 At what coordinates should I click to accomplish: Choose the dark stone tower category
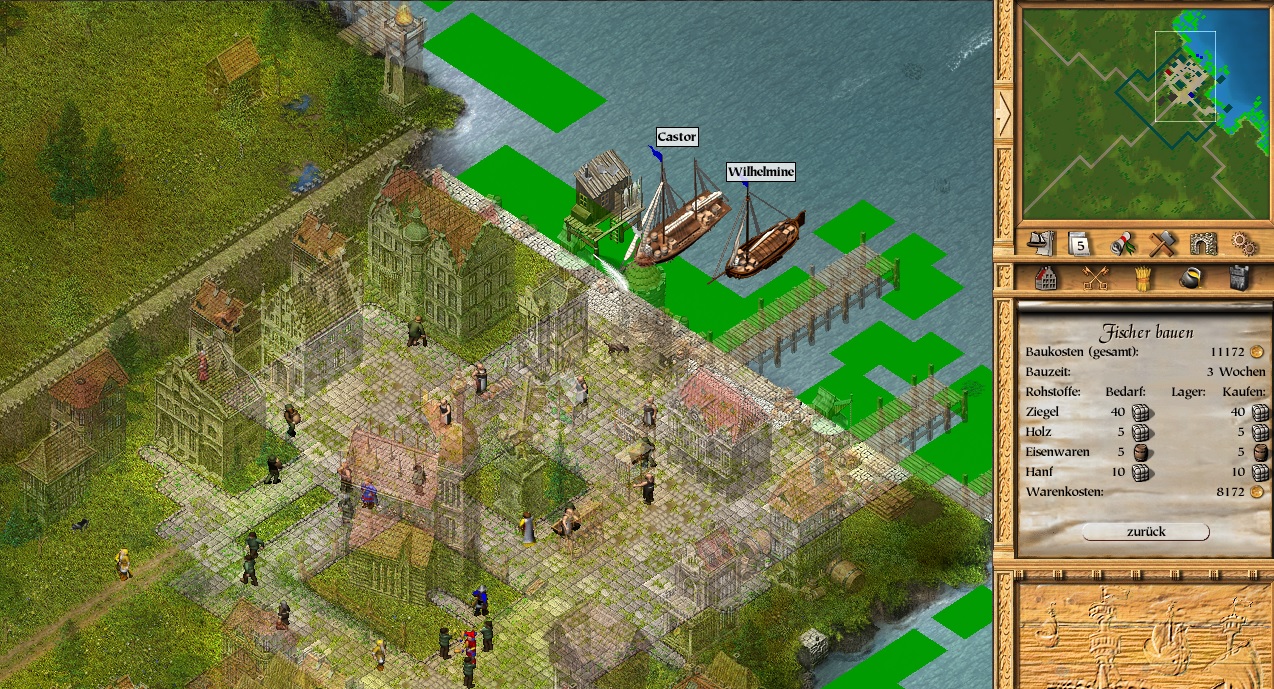click(x=1239, y=278)
